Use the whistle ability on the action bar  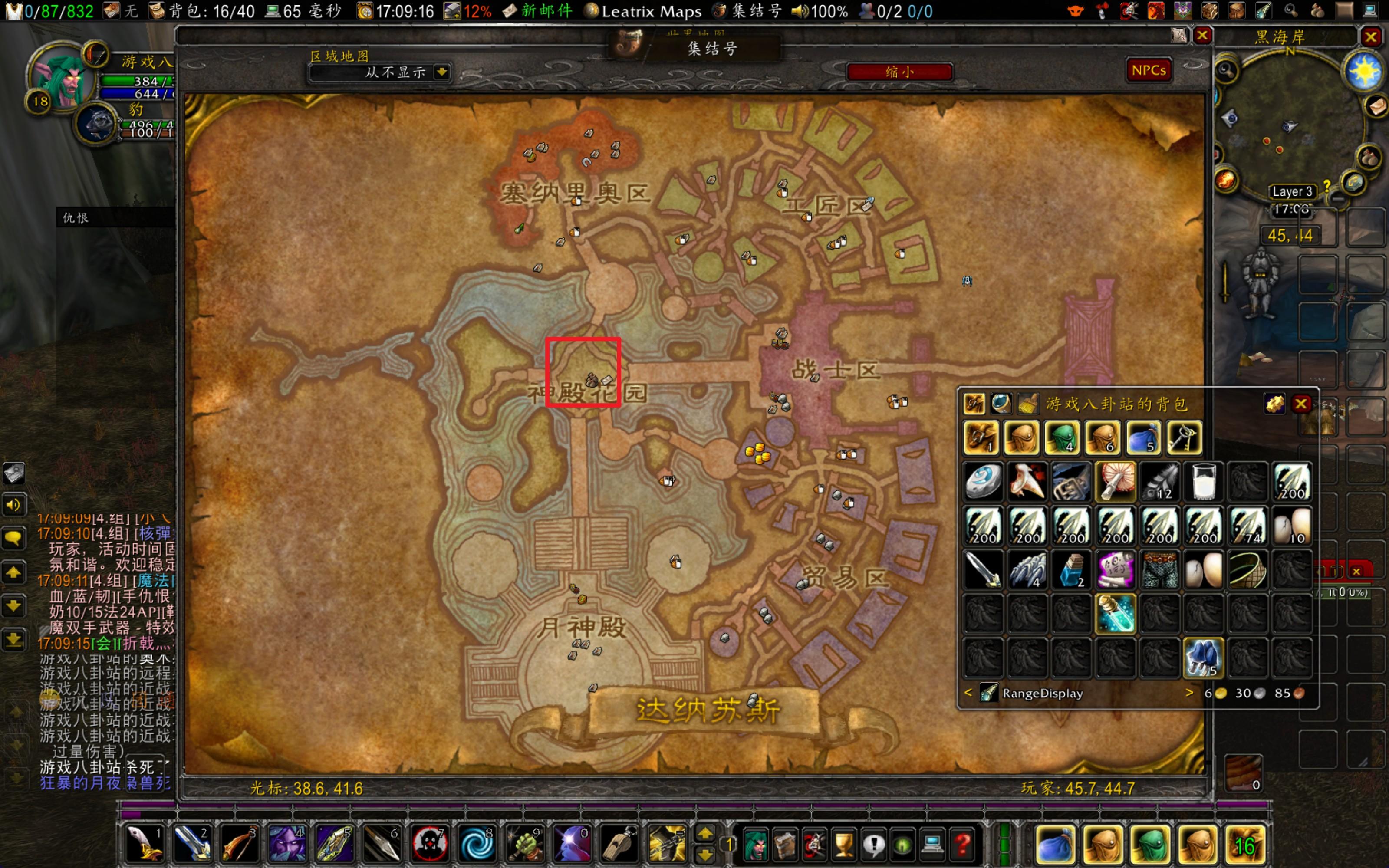click(619, 845)
